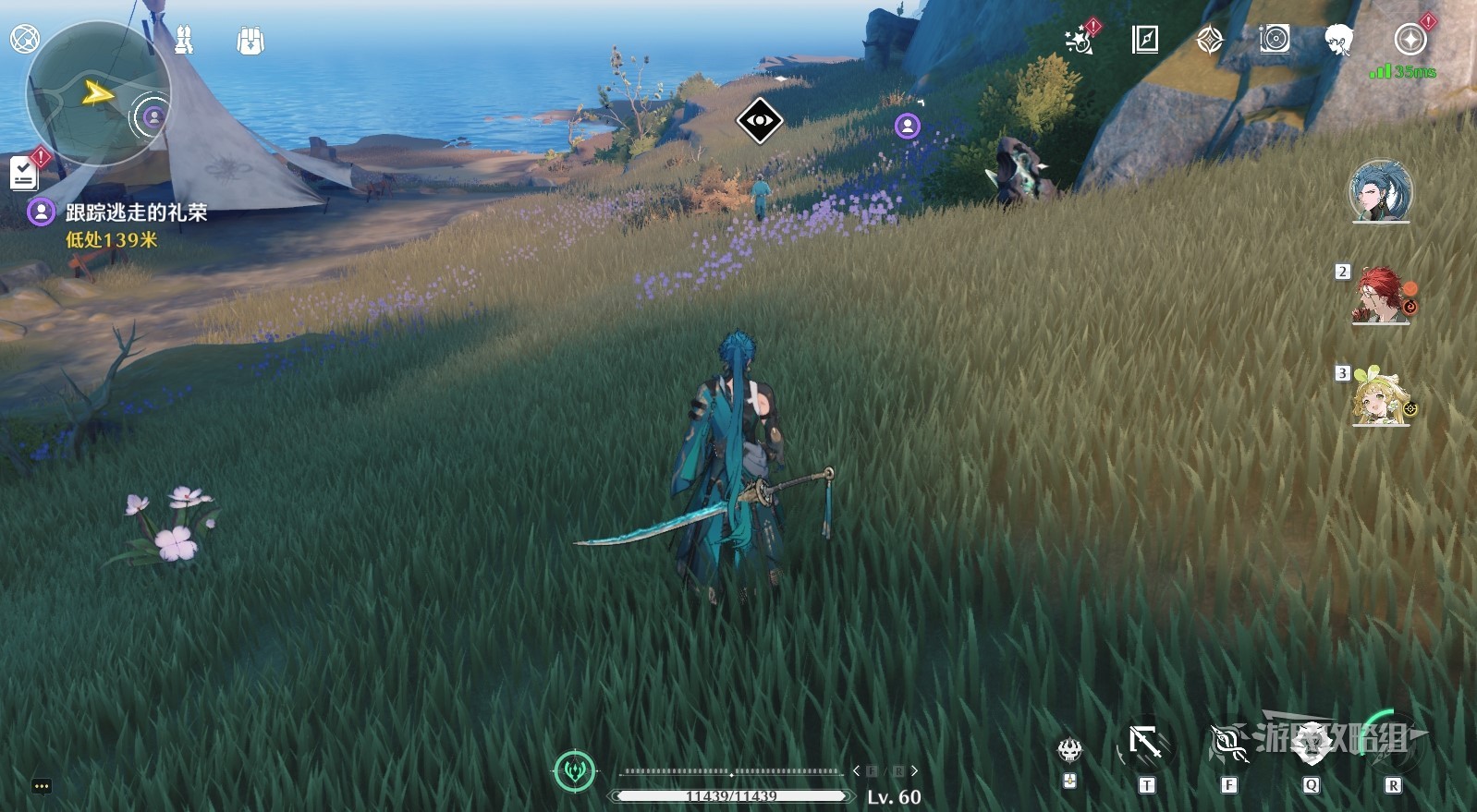Open the convene star circle icon
Viewport: 1477px width, 812px height.
point(1410,40)
